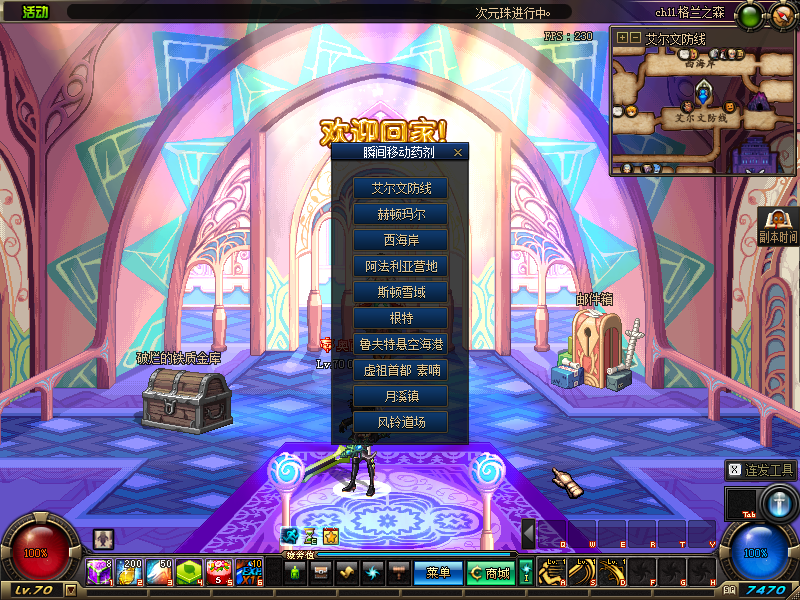Choose 鲁夫特悬空海港 from the list

400,344
